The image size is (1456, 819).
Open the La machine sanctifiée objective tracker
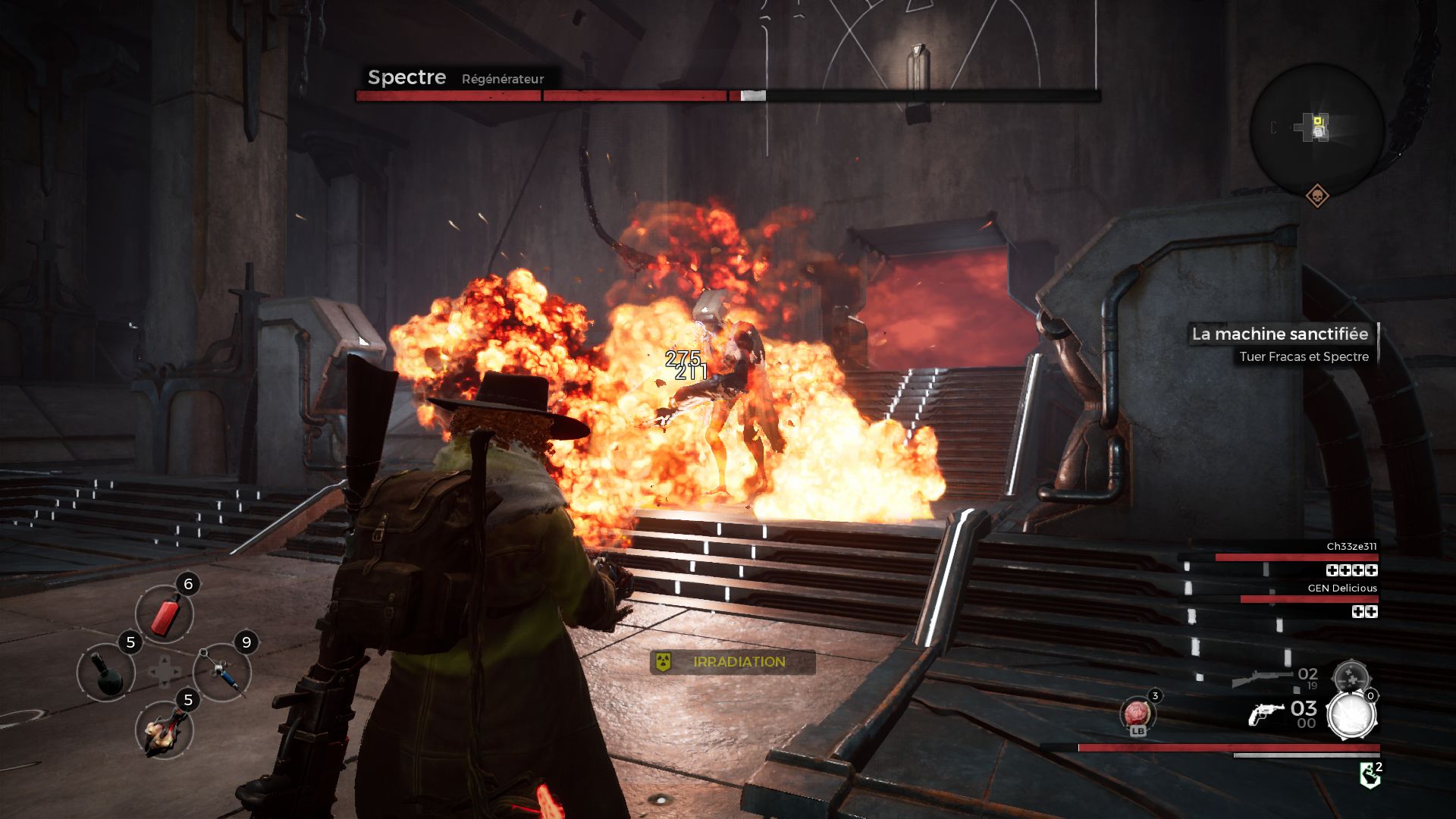(x=1280, y=334)
